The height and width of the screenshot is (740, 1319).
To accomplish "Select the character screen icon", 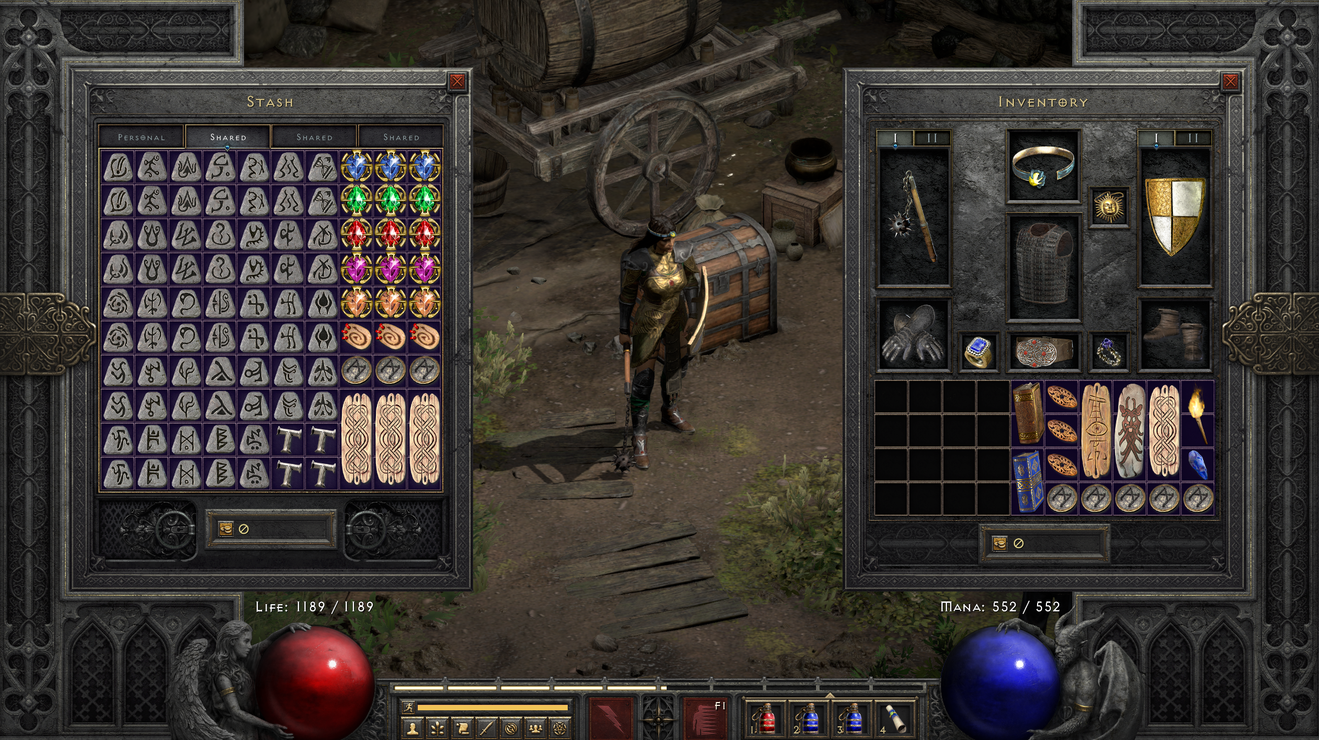I will (x=412, y=729).
